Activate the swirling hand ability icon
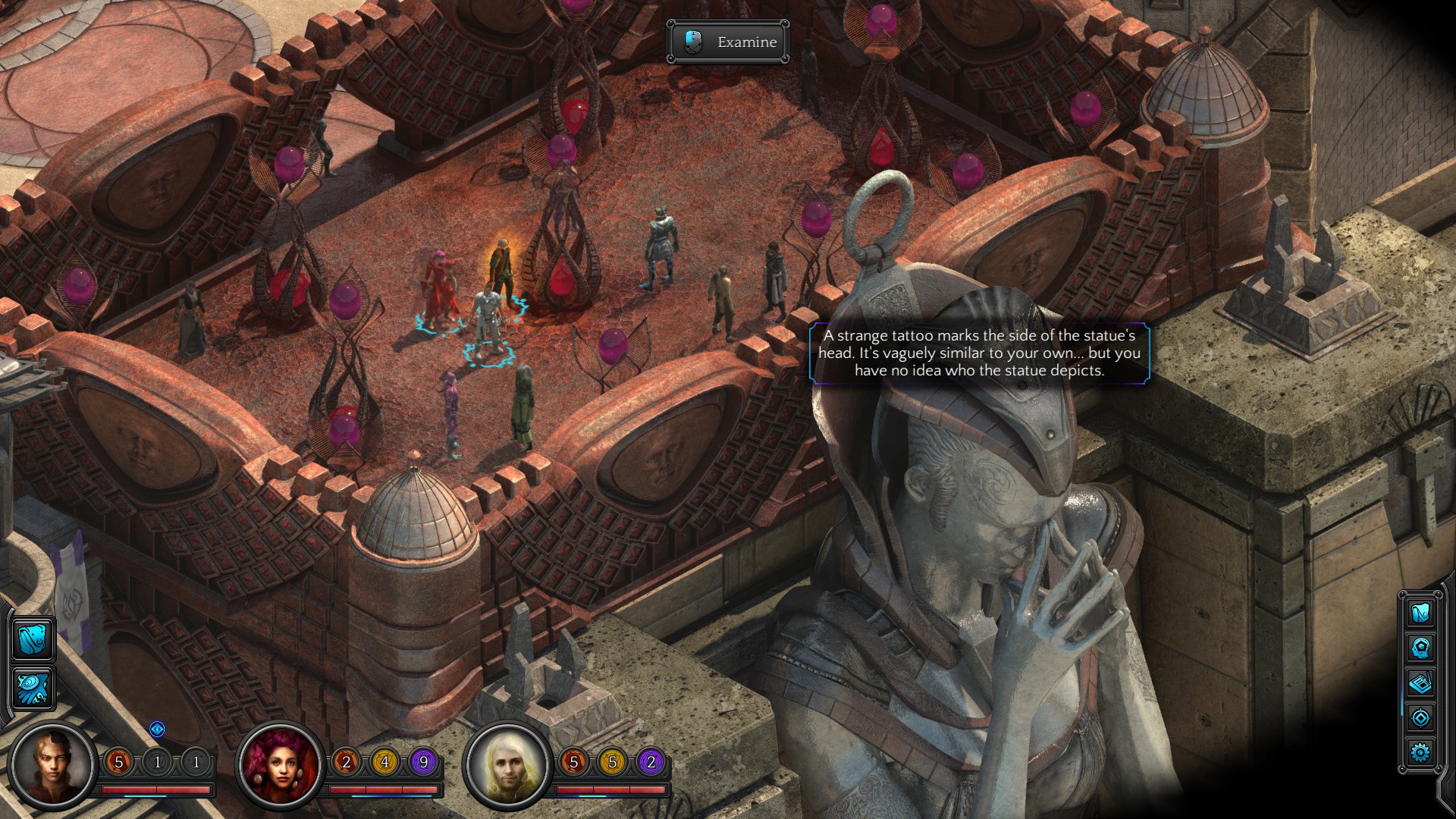Image resolution: width=1456 pixels, height=819 pixels. [33, 687]
